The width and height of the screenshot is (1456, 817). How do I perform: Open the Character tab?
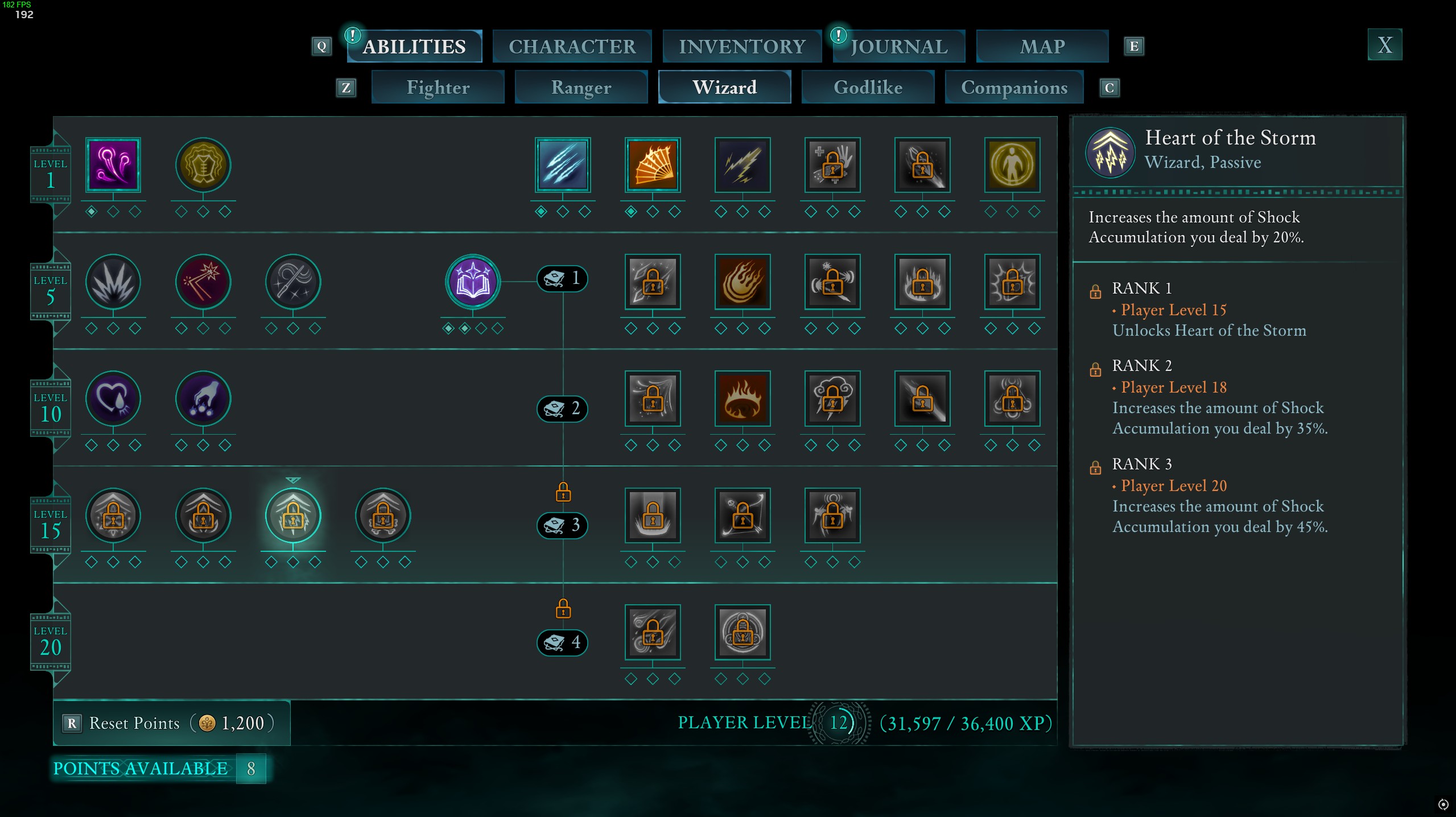click(x=572, y=46)
